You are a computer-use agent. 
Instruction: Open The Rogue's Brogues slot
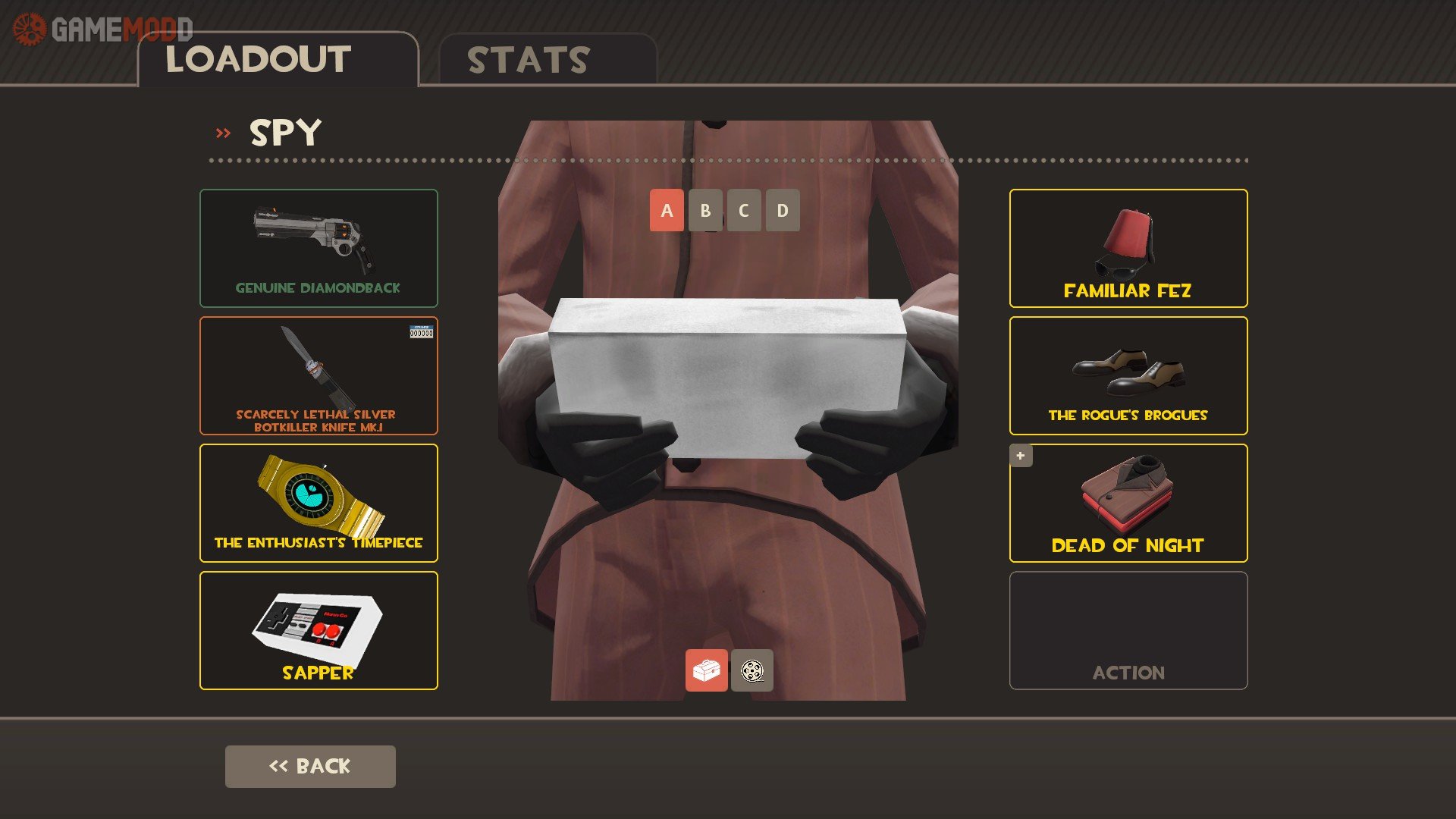point(1128,375)
